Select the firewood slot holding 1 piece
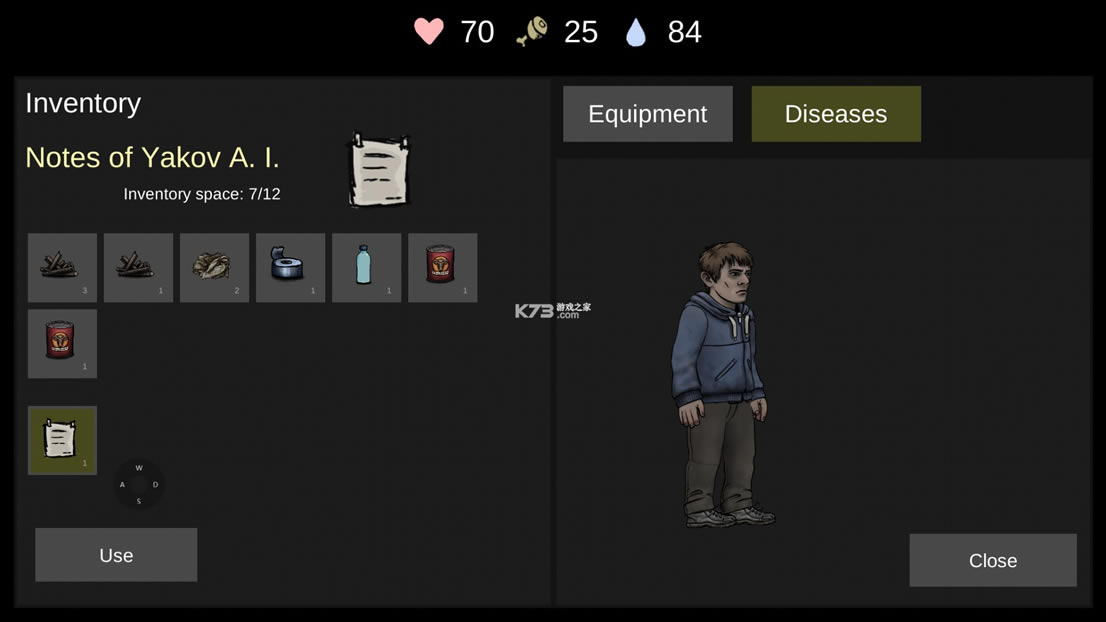This screenshot has height=622, width=1106. (x=138, y=267)
